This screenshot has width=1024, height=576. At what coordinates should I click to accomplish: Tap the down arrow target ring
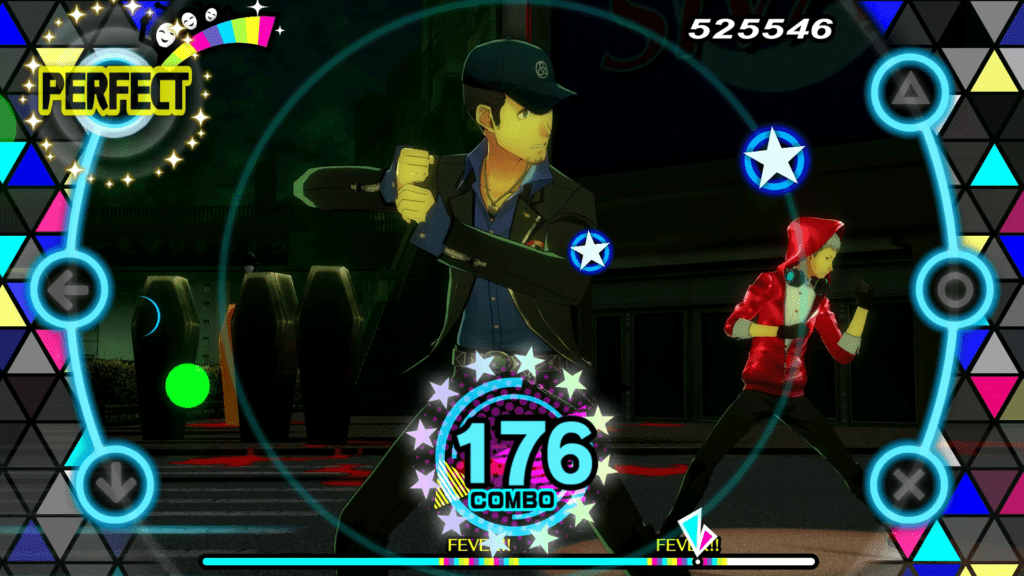click(x=115, y=485)
